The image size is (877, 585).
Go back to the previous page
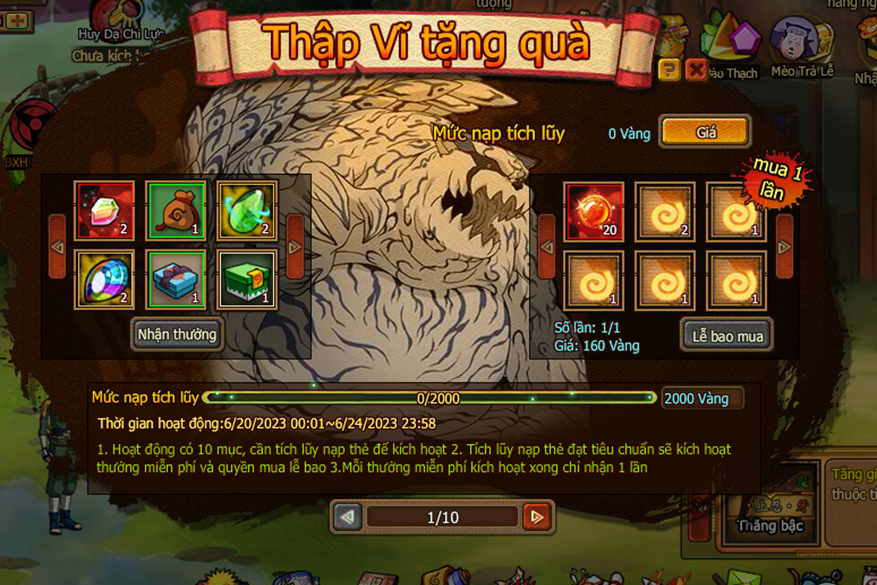[x=348, y=517]
